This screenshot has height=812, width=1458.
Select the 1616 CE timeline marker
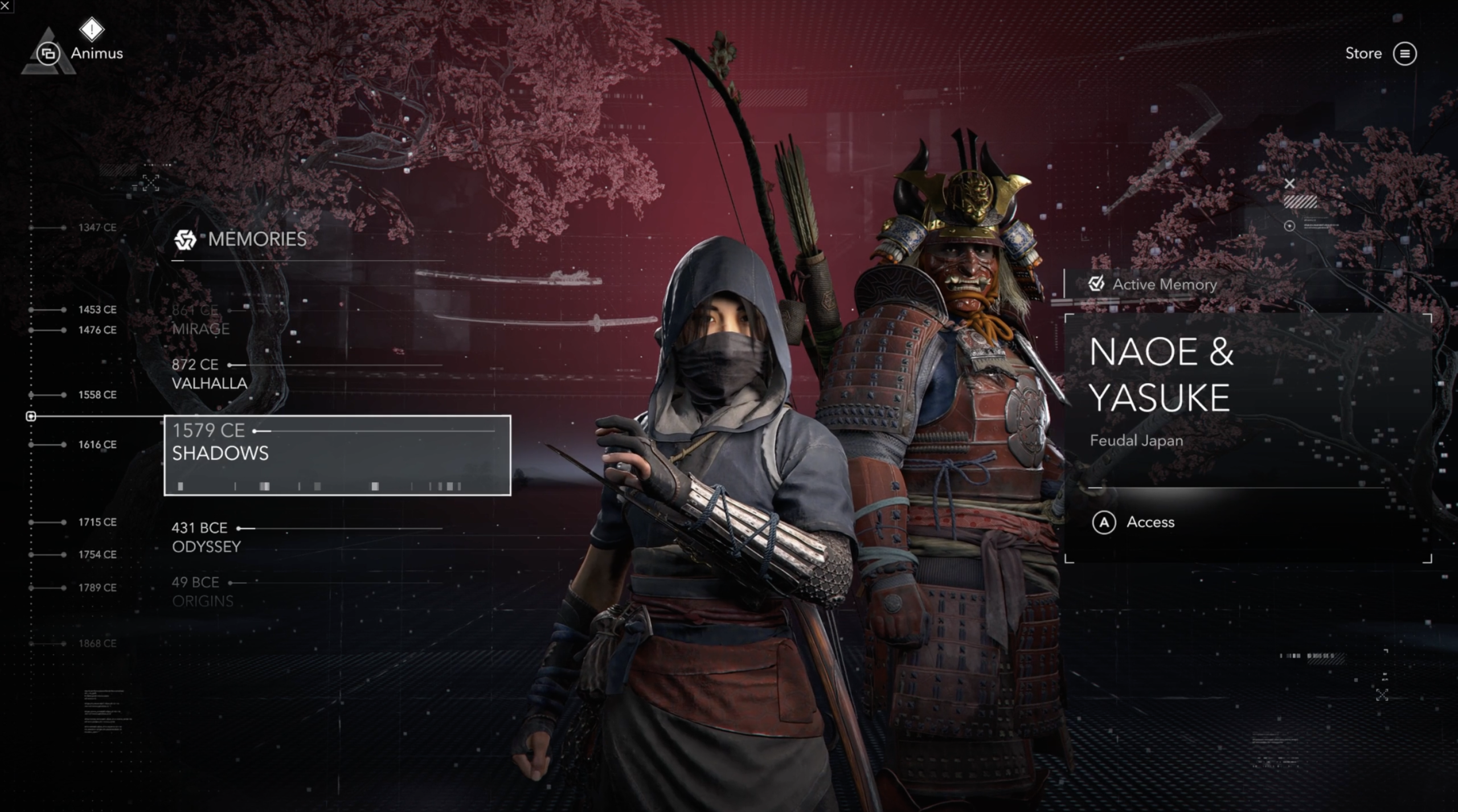[x=97, y=445]
